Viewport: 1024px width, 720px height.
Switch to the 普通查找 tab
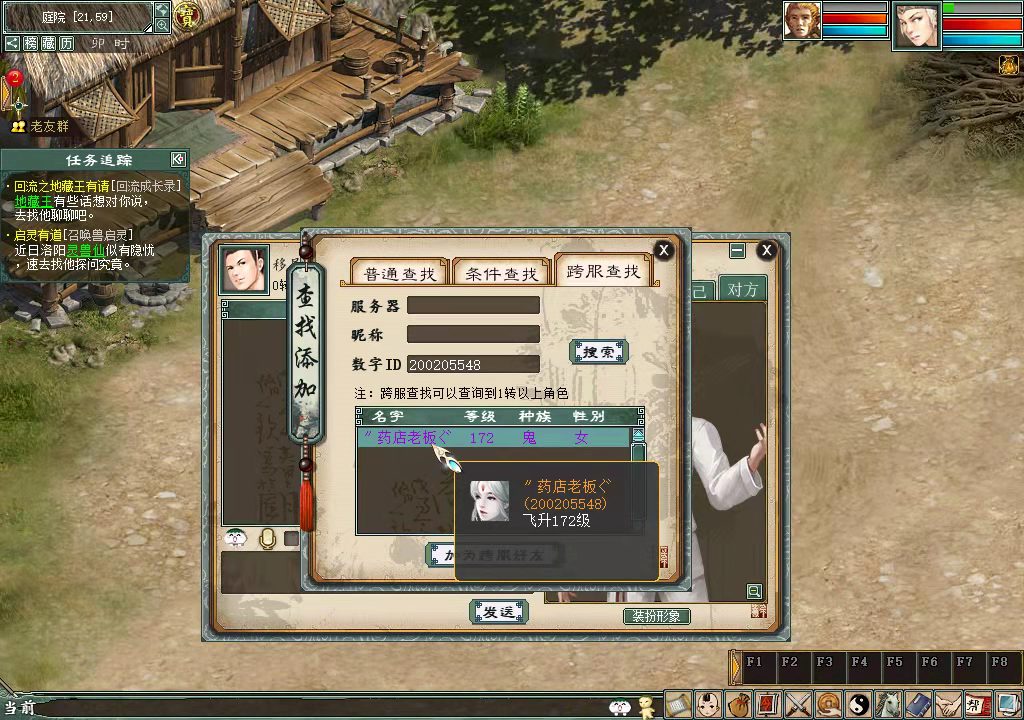click(x=399, y=274)
